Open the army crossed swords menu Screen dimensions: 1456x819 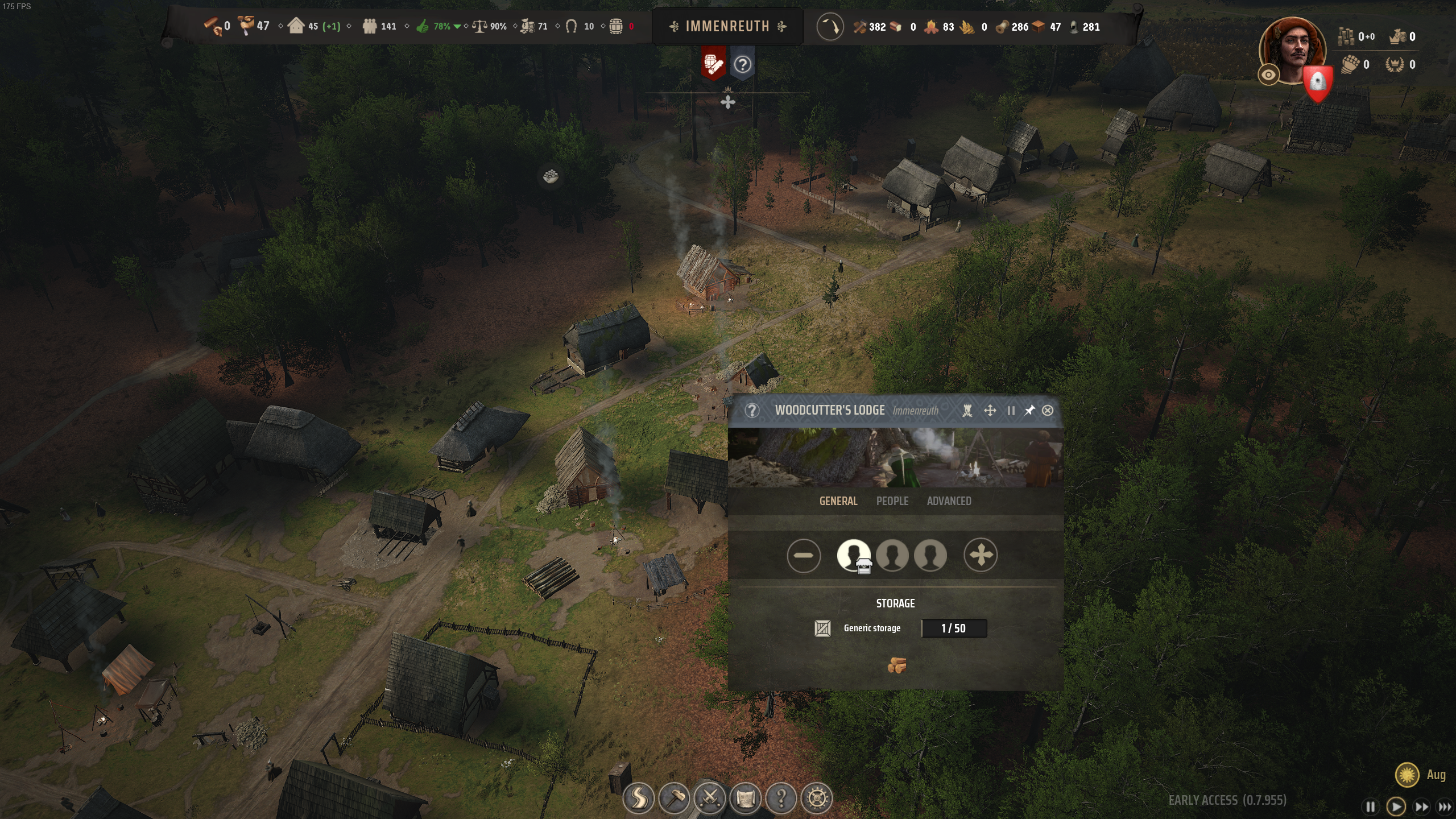710,798
